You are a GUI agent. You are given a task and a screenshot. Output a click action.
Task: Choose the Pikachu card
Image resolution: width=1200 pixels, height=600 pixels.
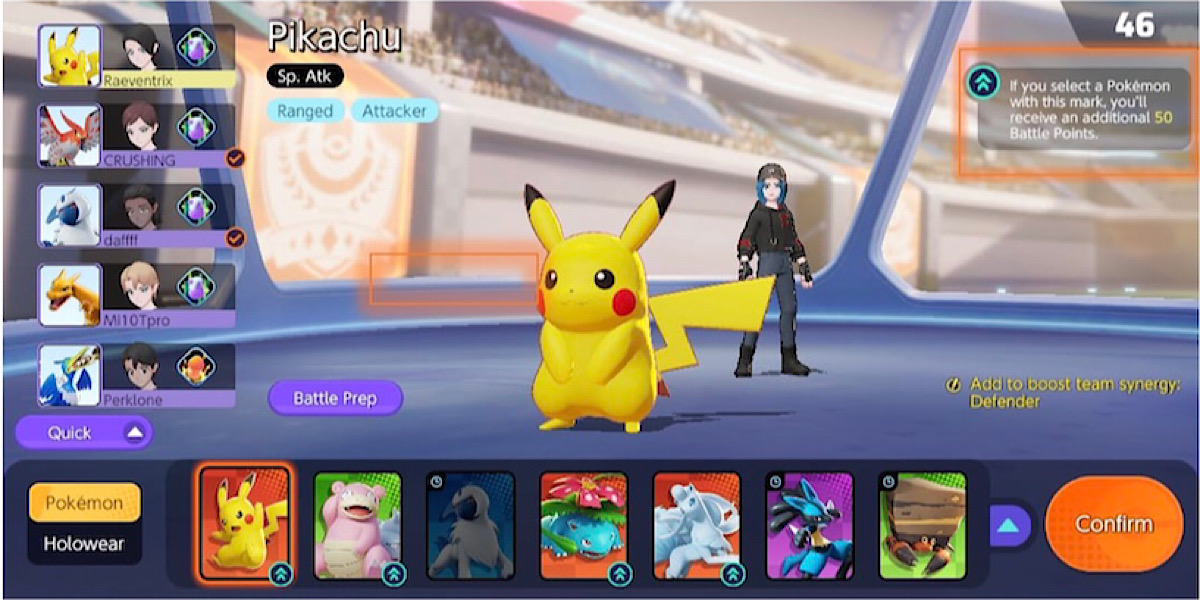(244, 524)
